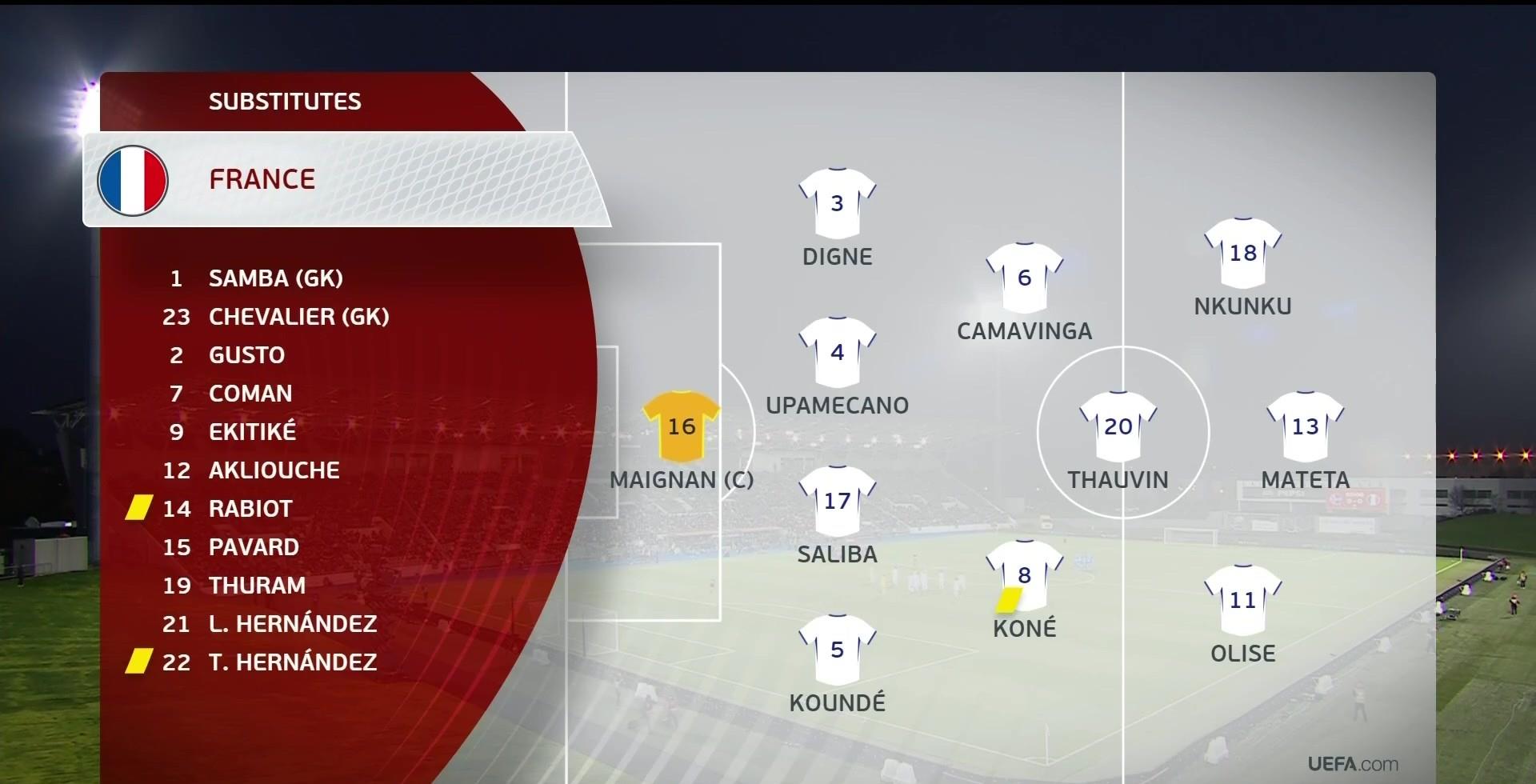Select substitute Chevalier (GK)
Screen dimensions: 1536x784
[x=298, y=317]
